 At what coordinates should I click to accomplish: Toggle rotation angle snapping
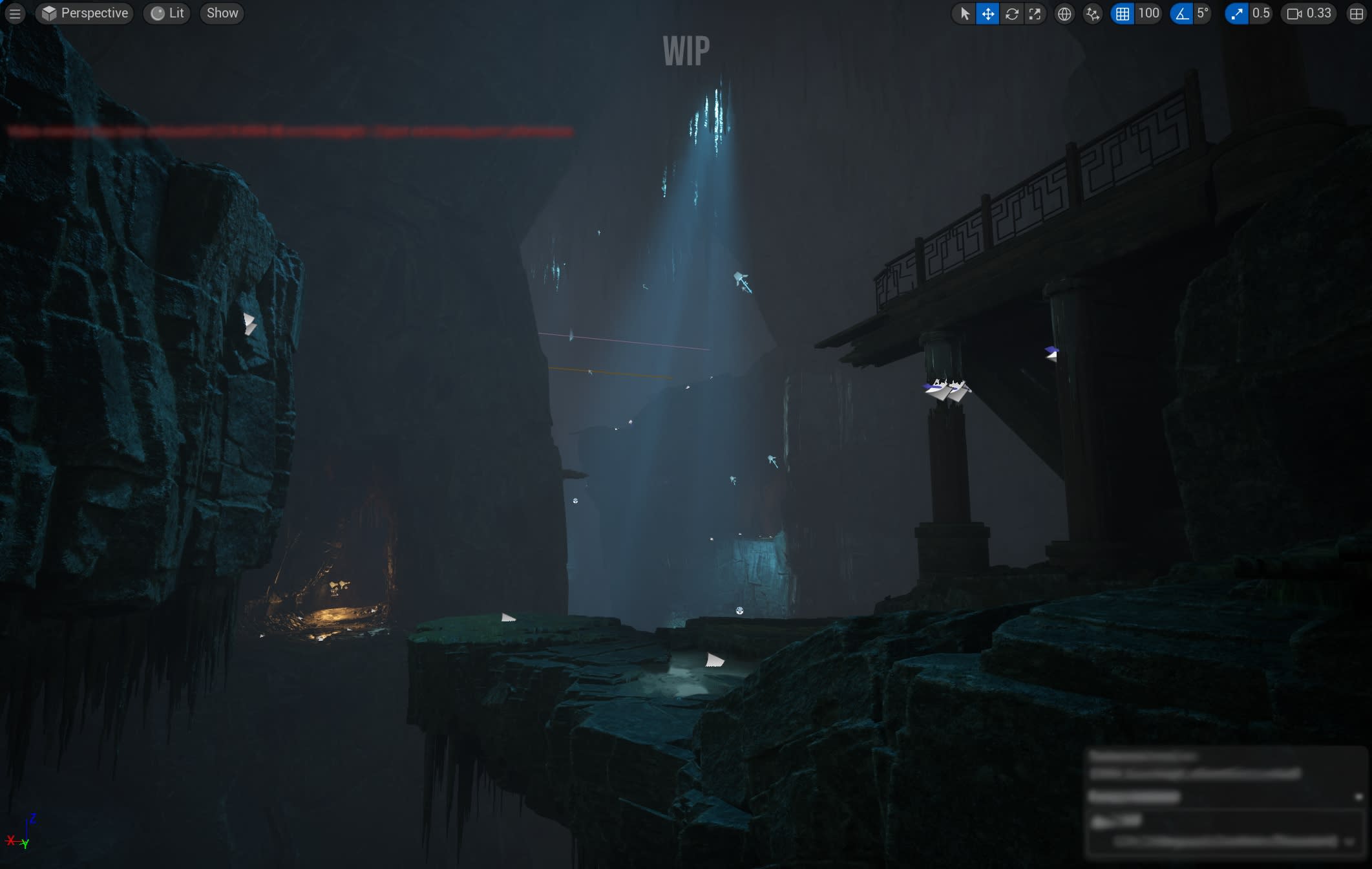point(1182,14)
